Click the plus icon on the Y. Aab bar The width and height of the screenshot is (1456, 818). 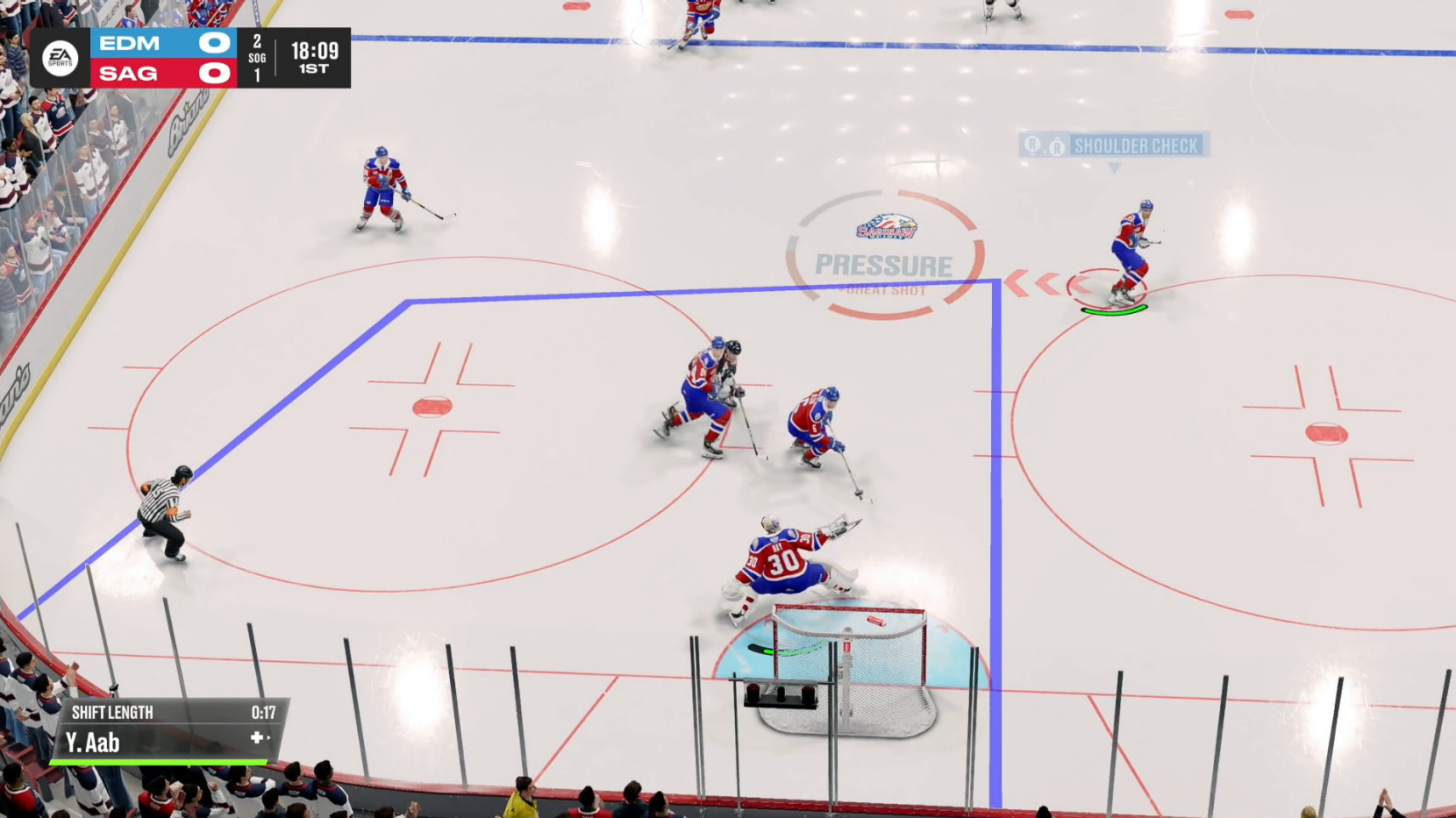click(257, 738)
